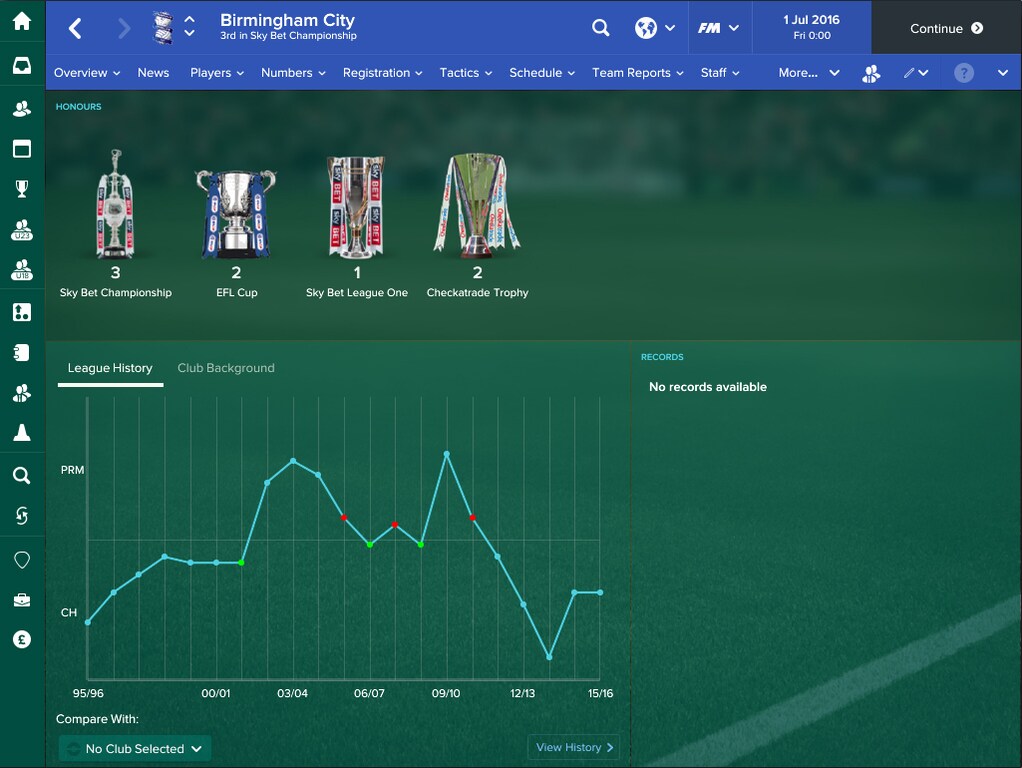The width and height of the screenshot is (1022, 768).
Task: Open the News section
Action: point(153,73)
